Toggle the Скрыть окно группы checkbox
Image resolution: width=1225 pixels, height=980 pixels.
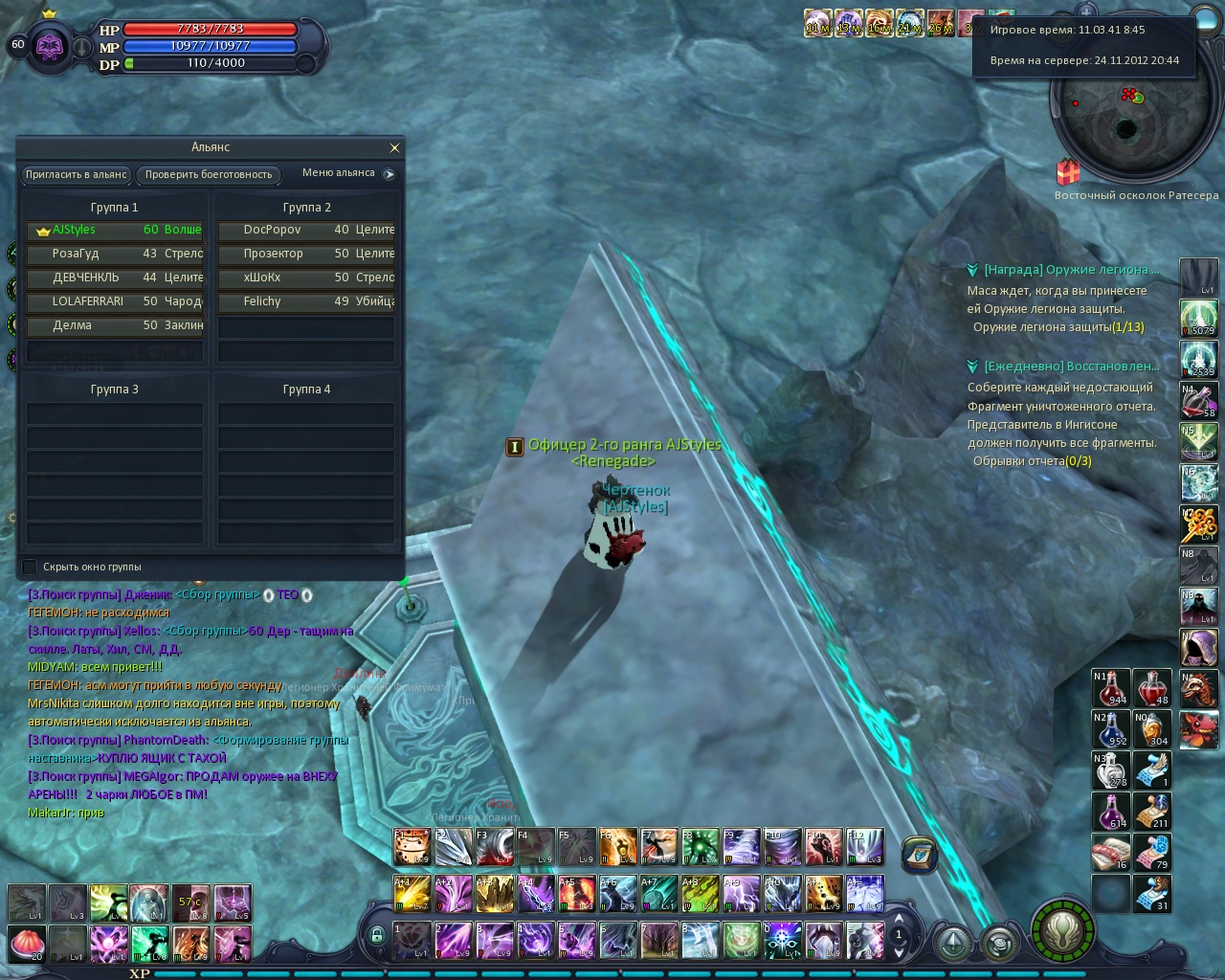pos(30,567)
